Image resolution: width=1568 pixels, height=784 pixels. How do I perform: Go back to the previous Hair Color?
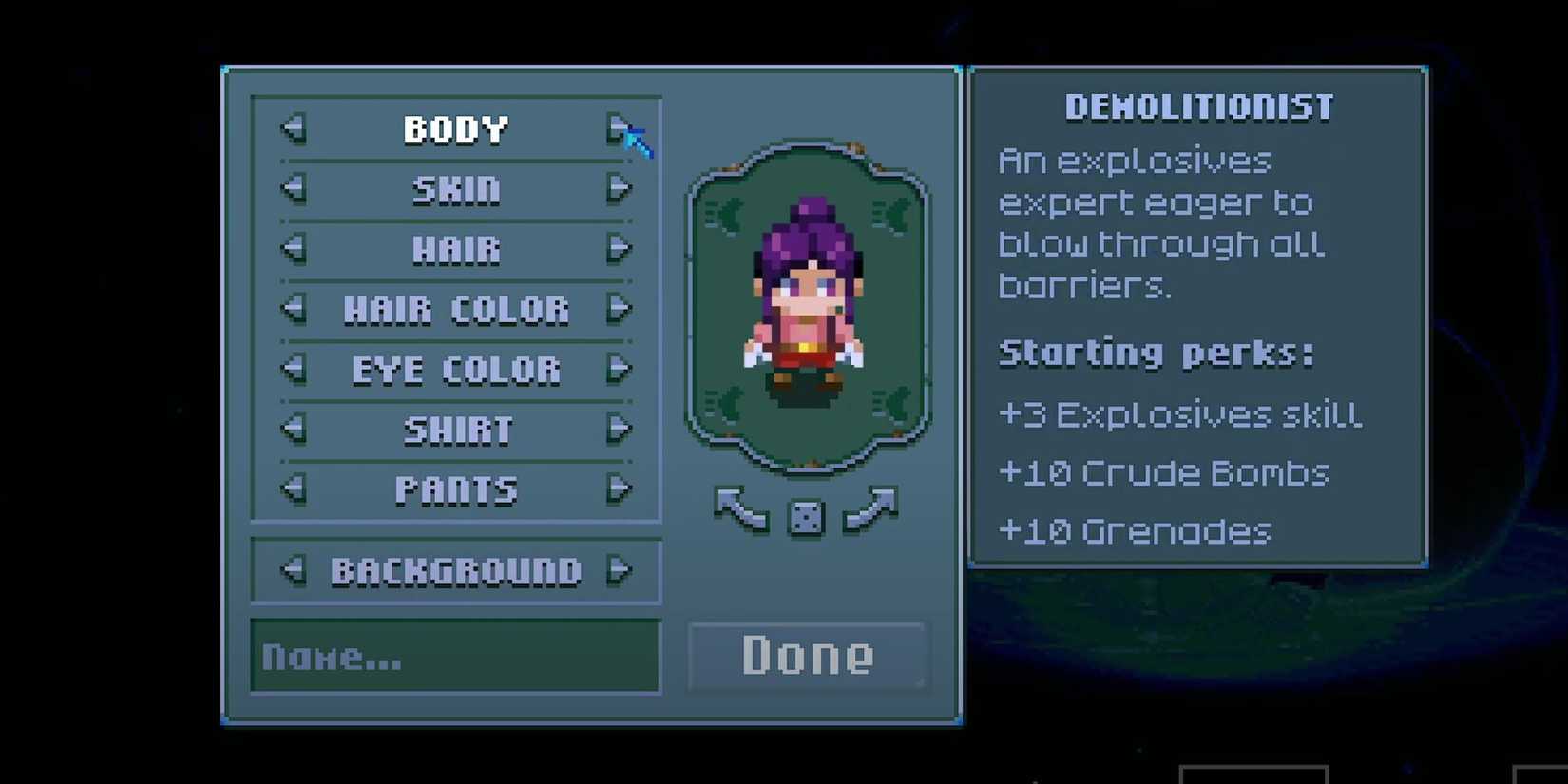[x=295, y=310]
